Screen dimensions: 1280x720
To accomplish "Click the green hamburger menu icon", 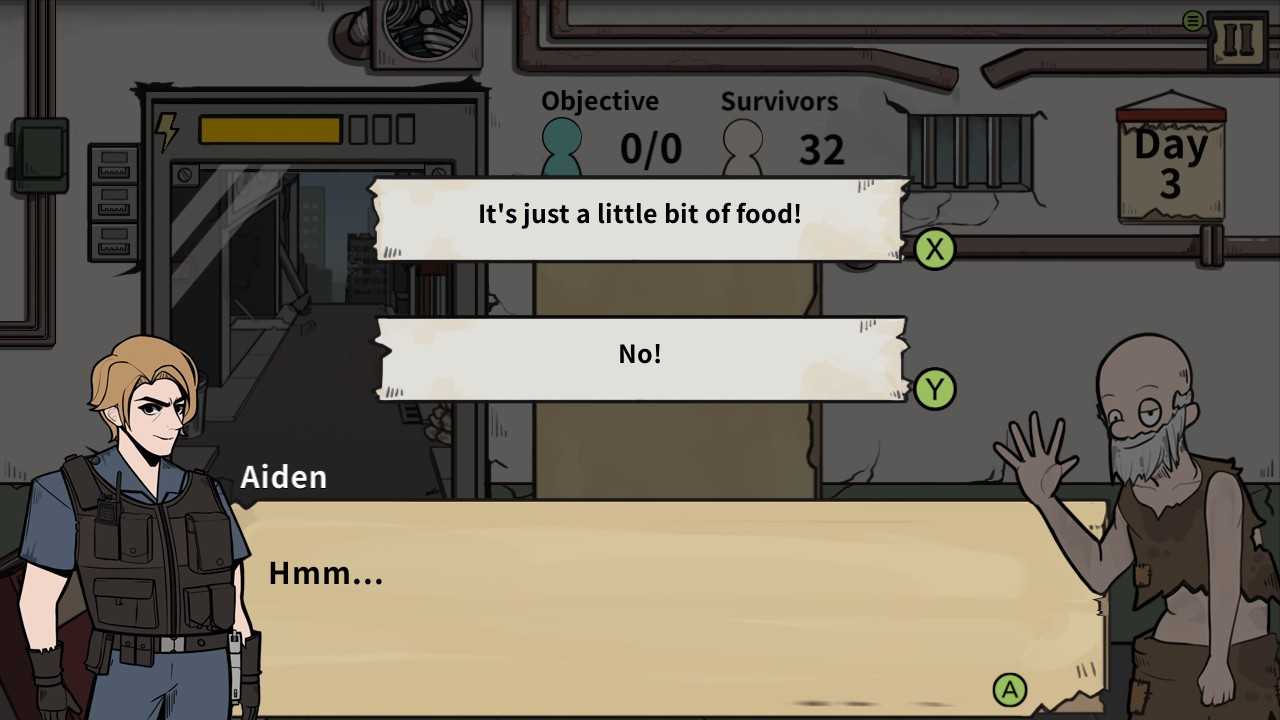I will 1192,20.
